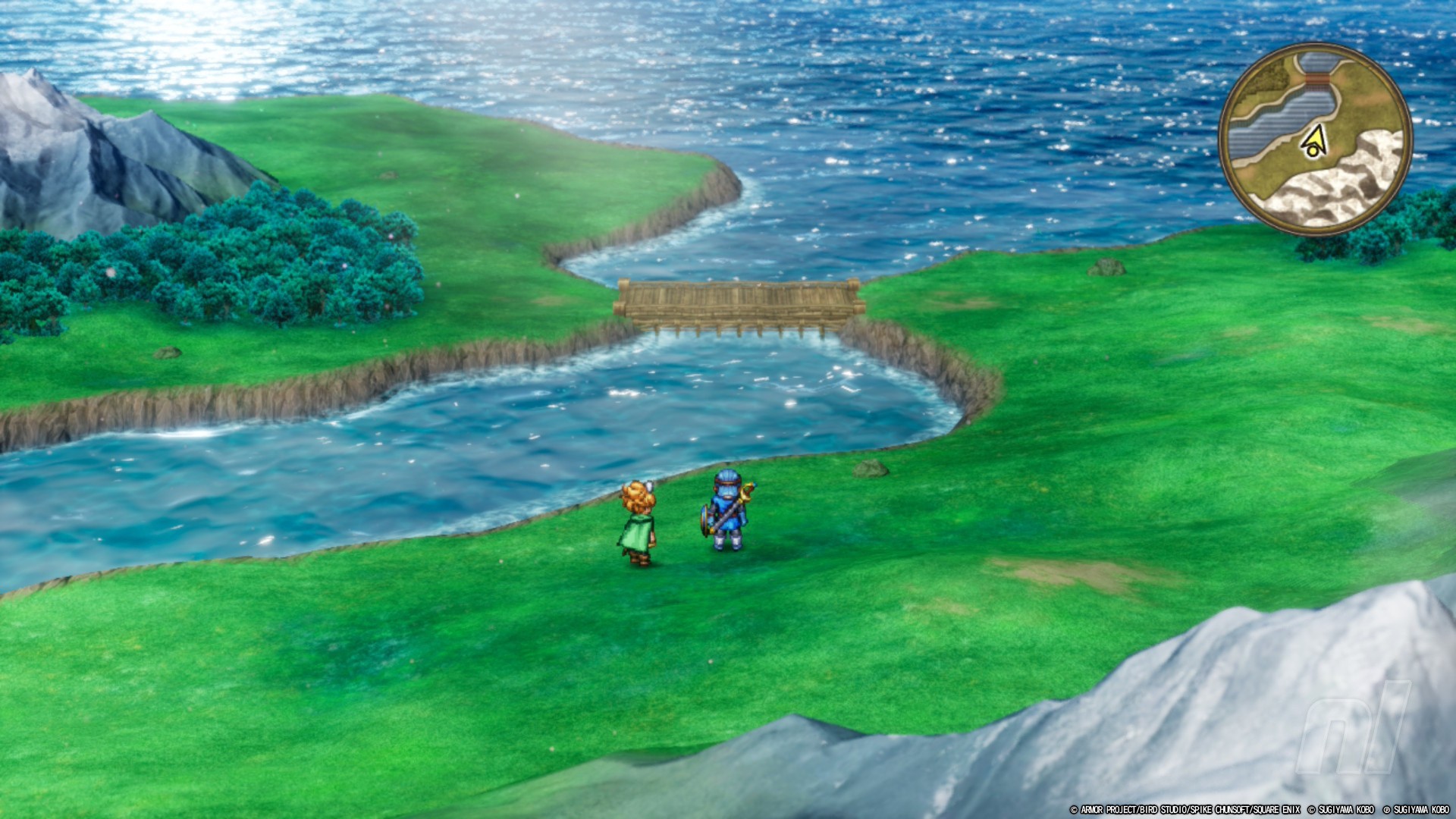Viewport: 1456px width, 819px height.
Task: Click the yellow player arrow on minimap
Action: click(x=1314, y=141)
